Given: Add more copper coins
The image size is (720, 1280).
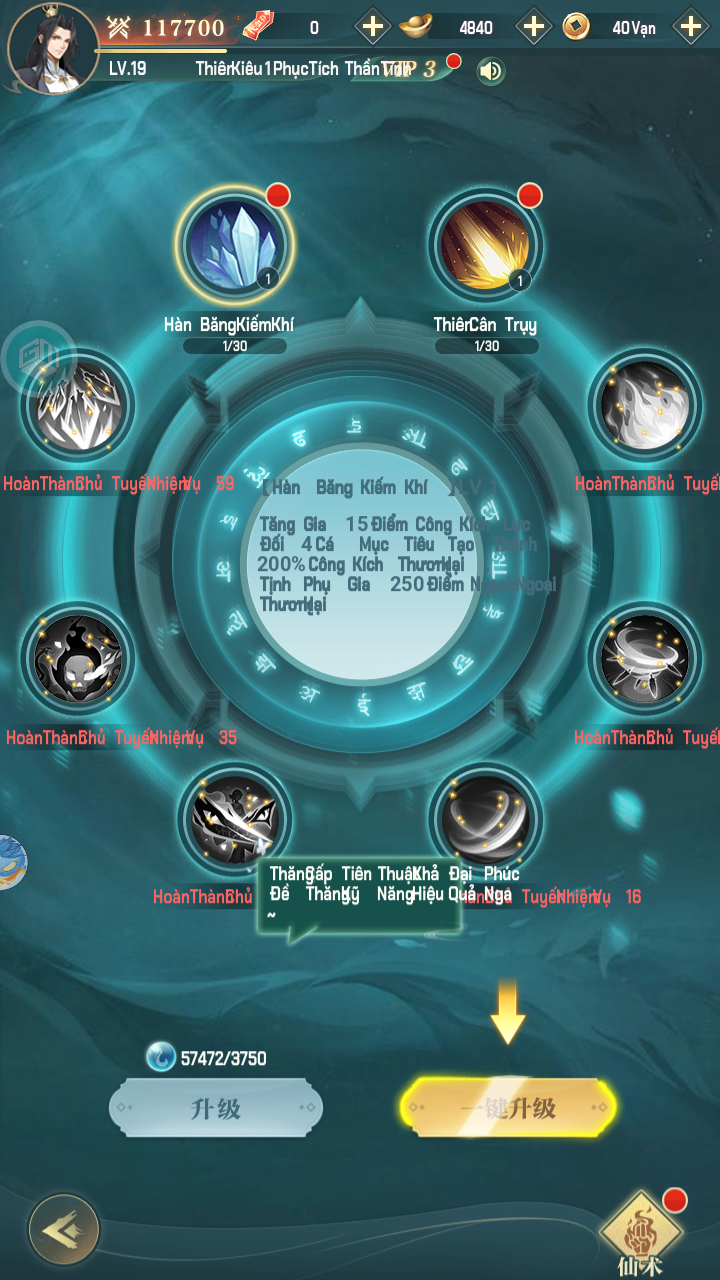Looking at the screenshot, I should [x=690, y=27].
